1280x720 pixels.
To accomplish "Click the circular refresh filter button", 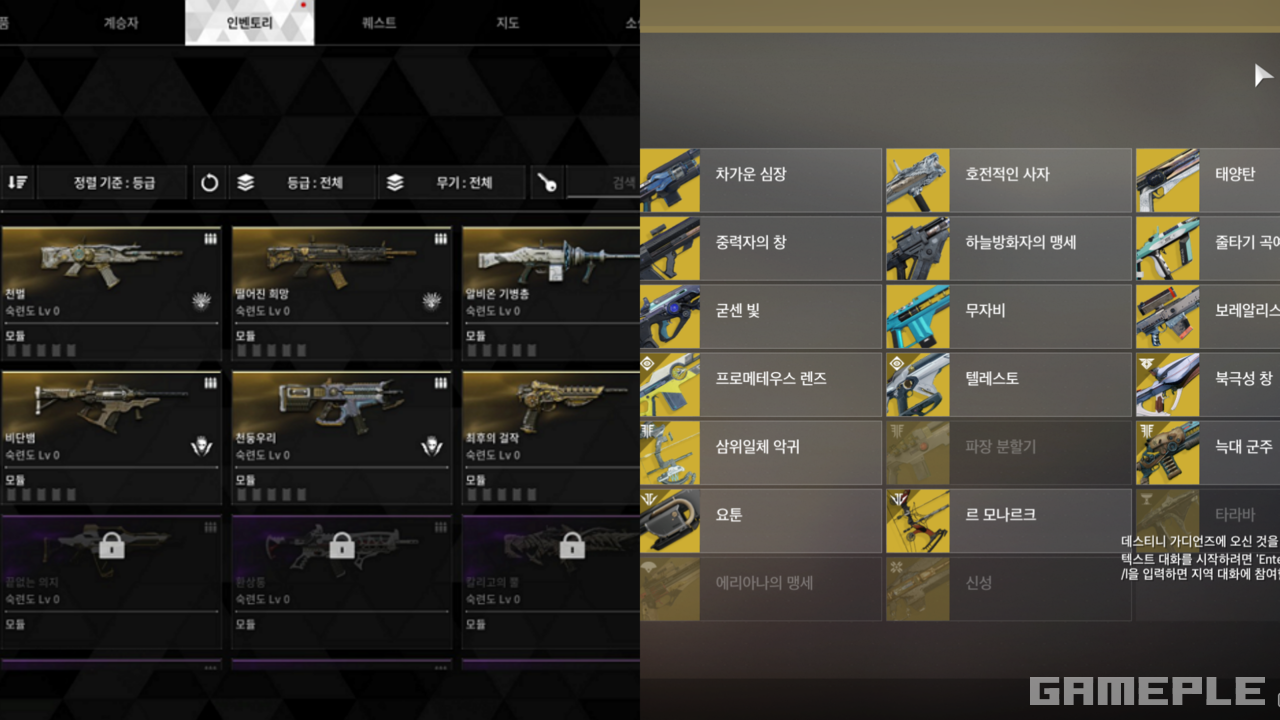I will [x=209, y=183].
